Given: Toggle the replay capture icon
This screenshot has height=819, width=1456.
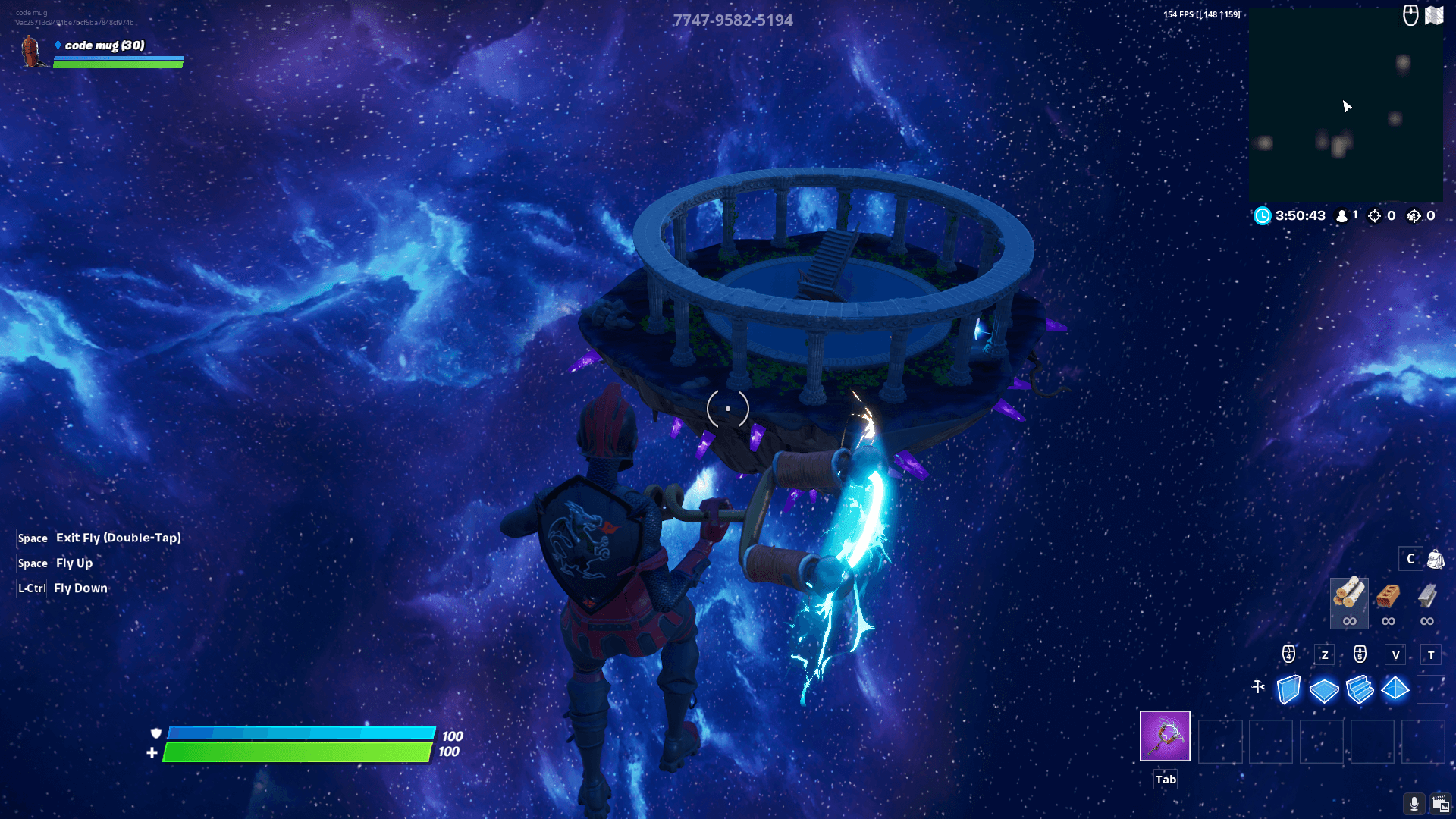Looking at the screenshot, I should pyautogui.click(x=1439, y=805).
